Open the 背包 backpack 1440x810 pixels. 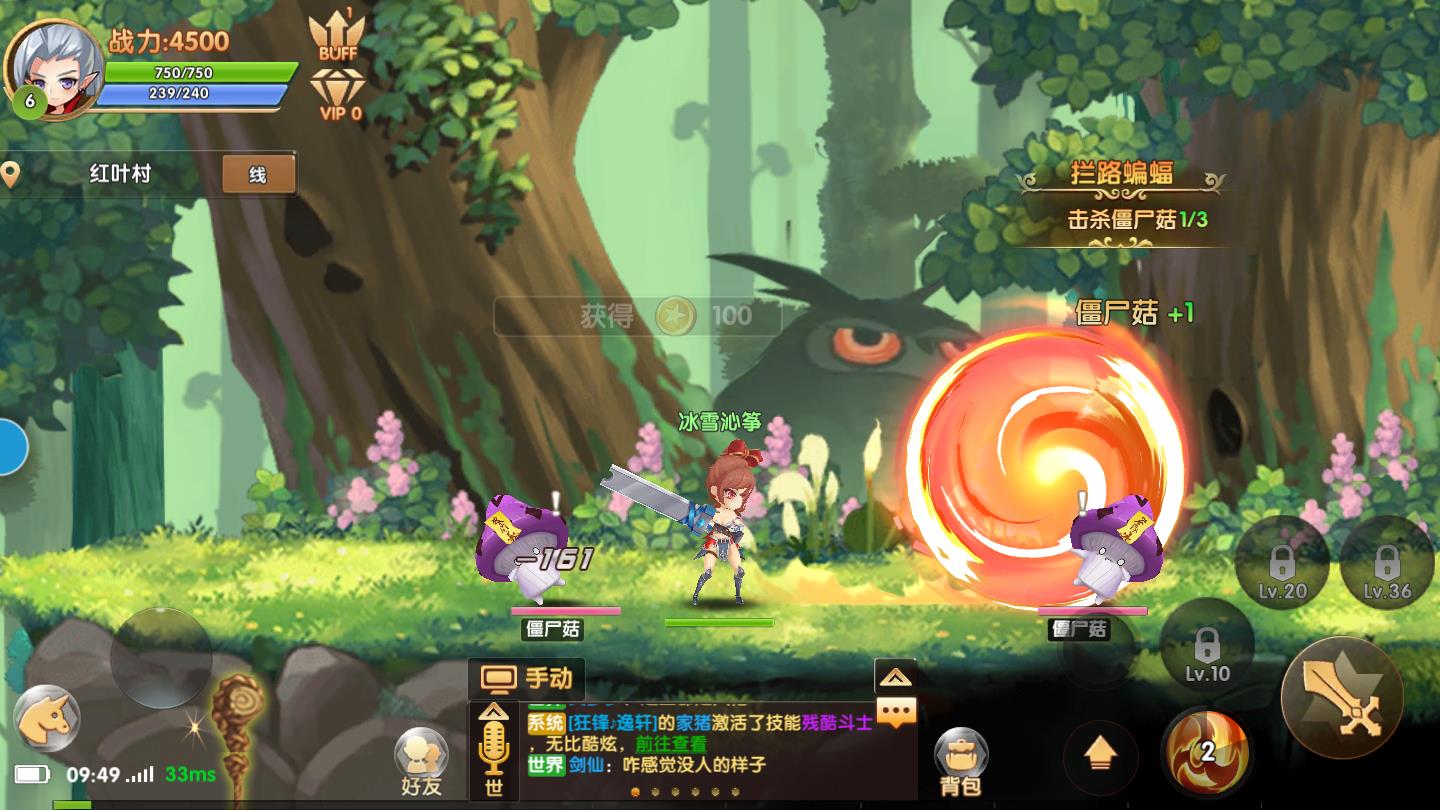tap(961, 762)
